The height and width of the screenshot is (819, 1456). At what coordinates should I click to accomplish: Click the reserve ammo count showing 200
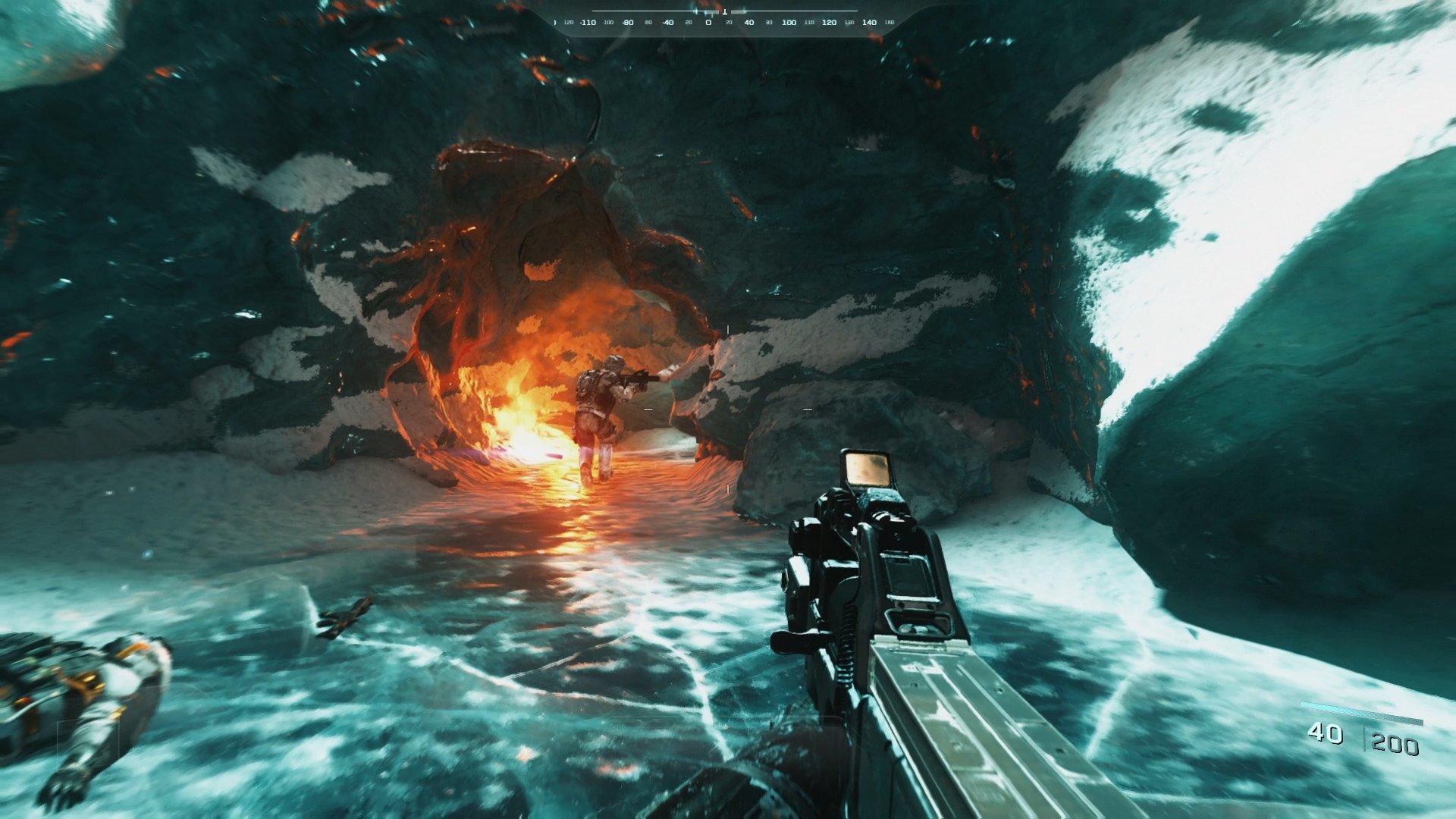(x=1395, y=740)
